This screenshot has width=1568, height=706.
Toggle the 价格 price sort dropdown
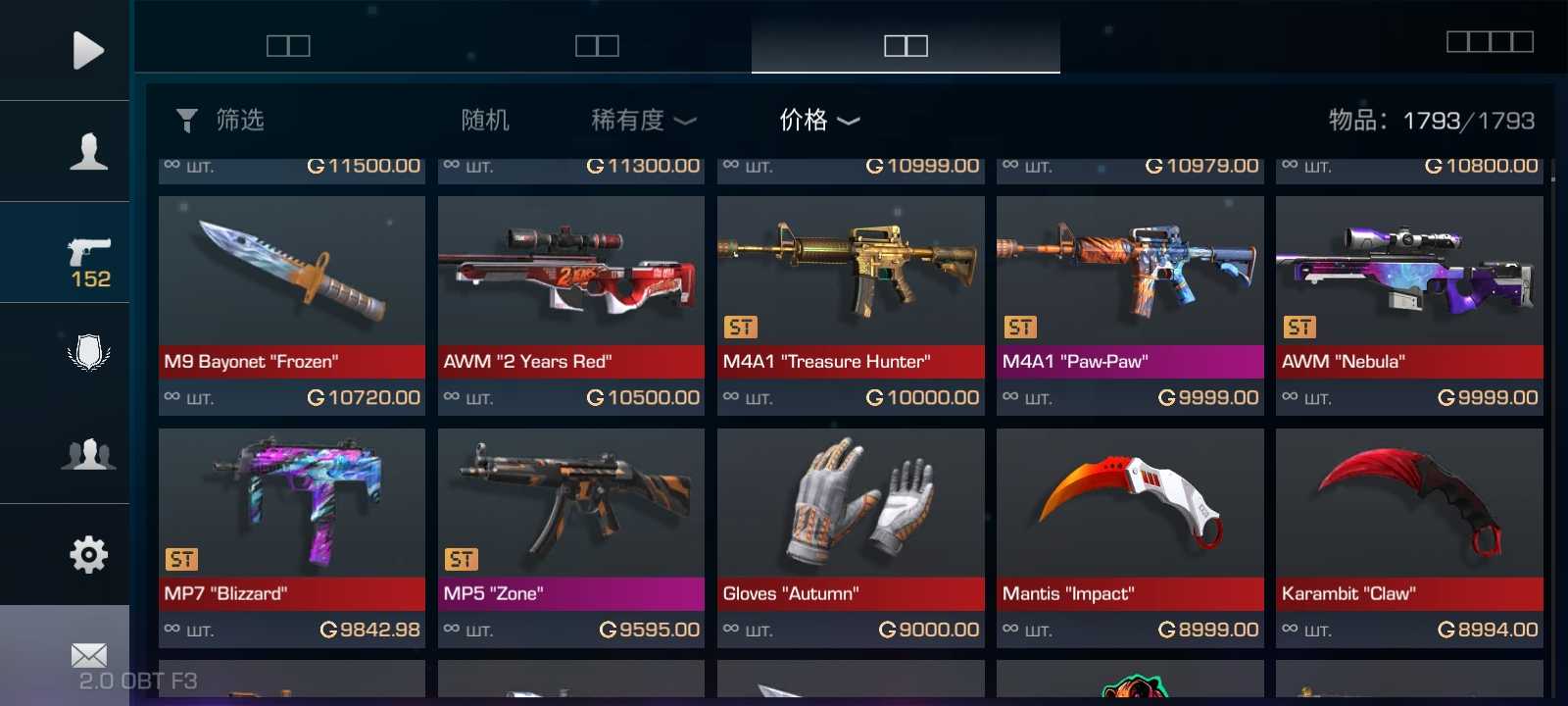coord(819,121)
